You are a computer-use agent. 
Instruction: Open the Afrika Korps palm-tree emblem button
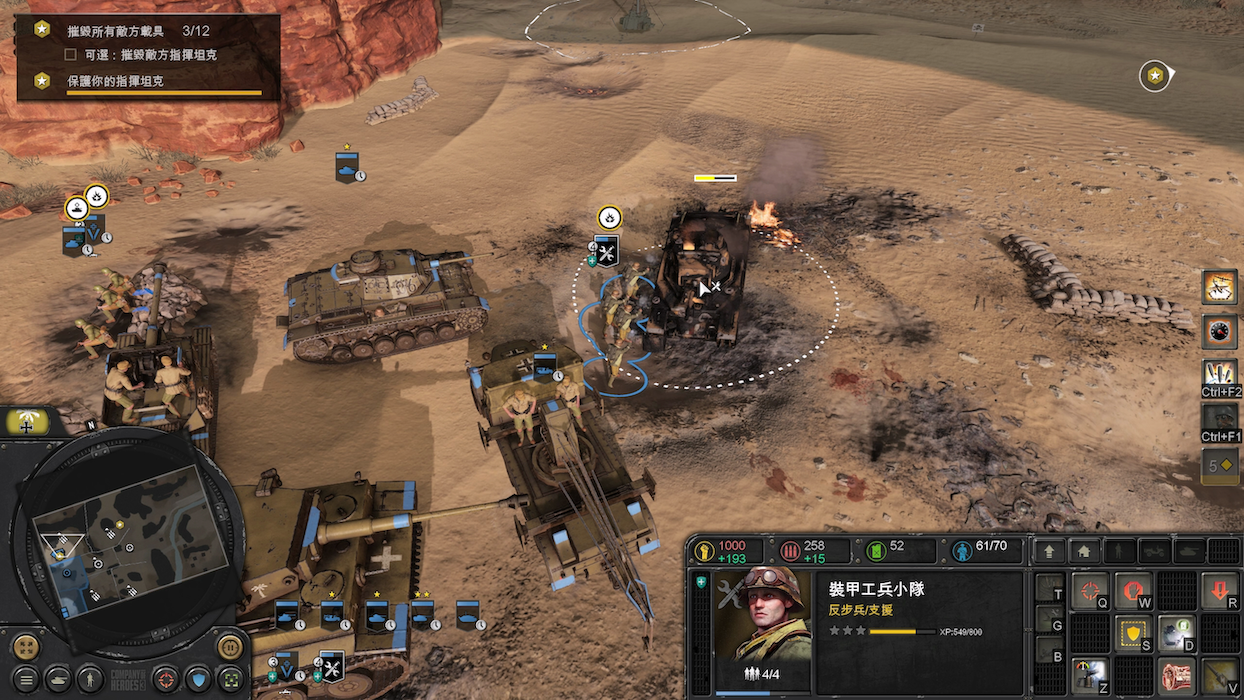(x=26, y=421)
